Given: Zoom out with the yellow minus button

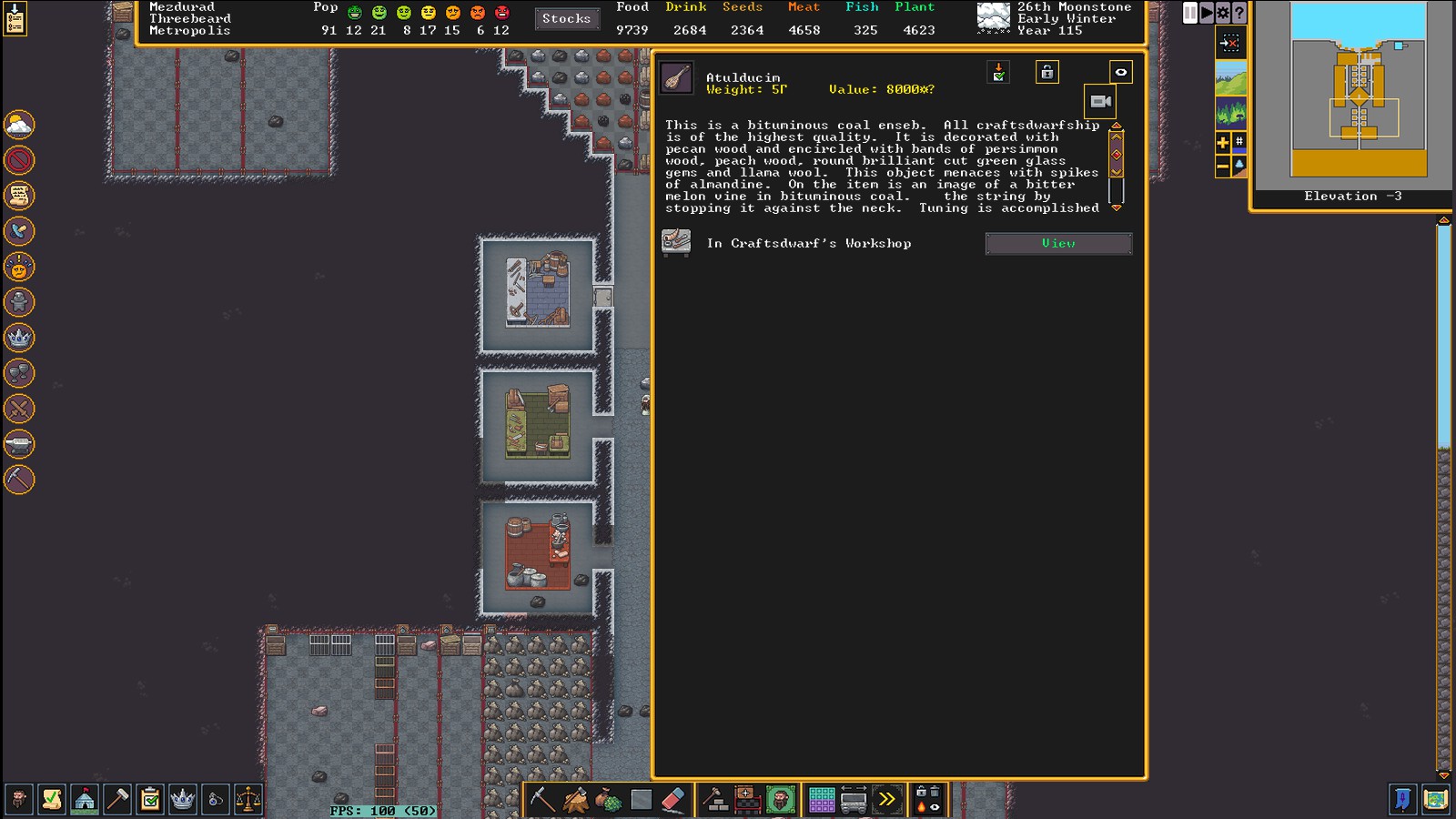Looking at the screenshot, I should (x=1223, y=166).
